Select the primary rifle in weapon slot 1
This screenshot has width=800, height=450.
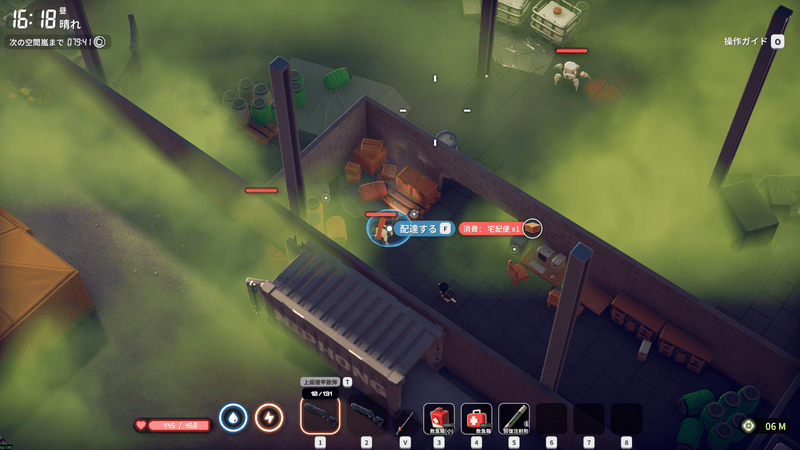[320, 415]
